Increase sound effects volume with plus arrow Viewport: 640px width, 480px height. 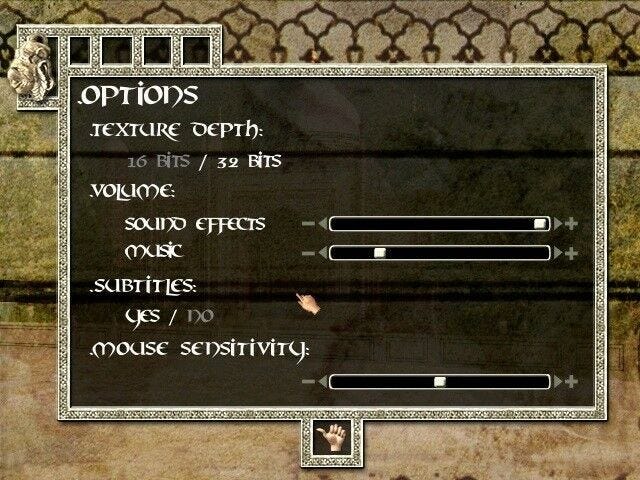[568, 224]
